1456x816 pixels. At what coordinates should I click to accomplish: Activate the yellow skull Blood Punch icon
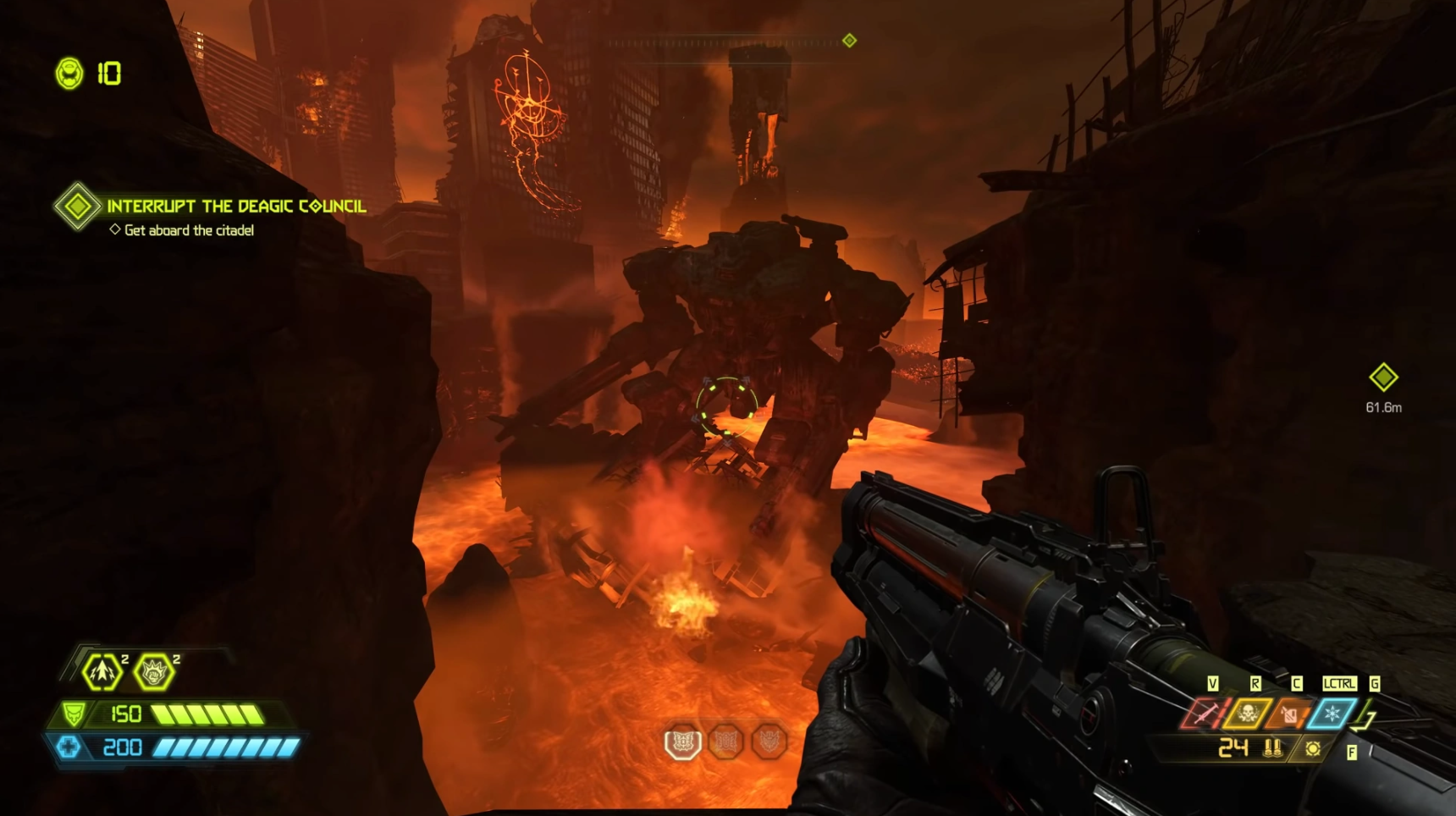[1247, 714]
